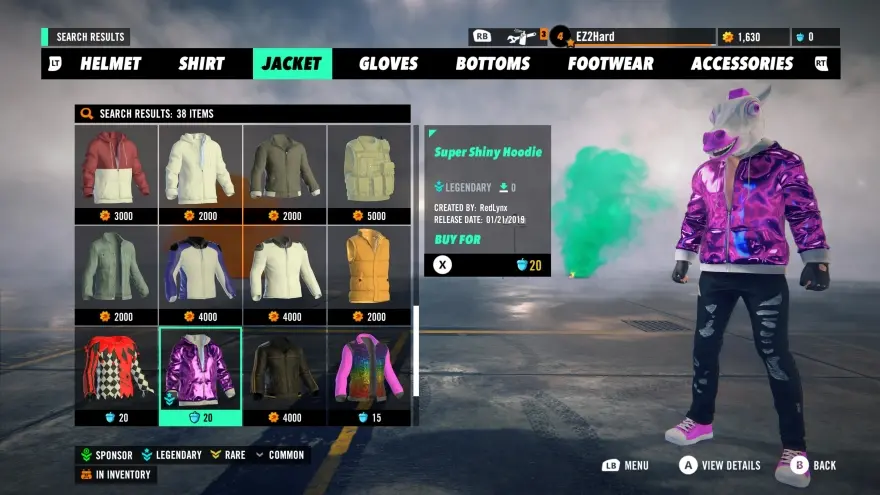Select the red and white puffer jacket

point(116,168)
